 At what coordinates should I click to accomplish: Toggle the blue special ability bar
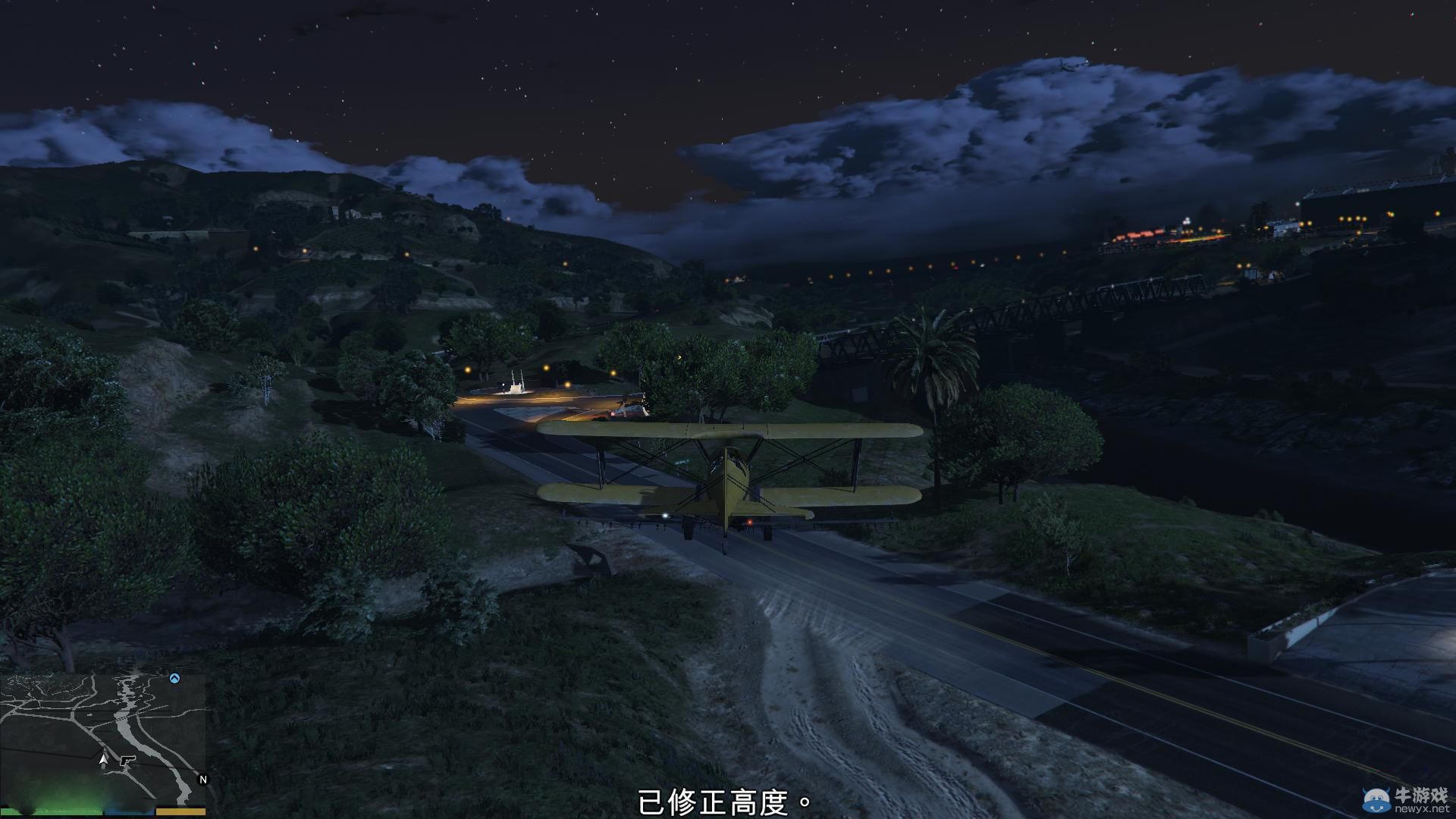tap(129, 812)
